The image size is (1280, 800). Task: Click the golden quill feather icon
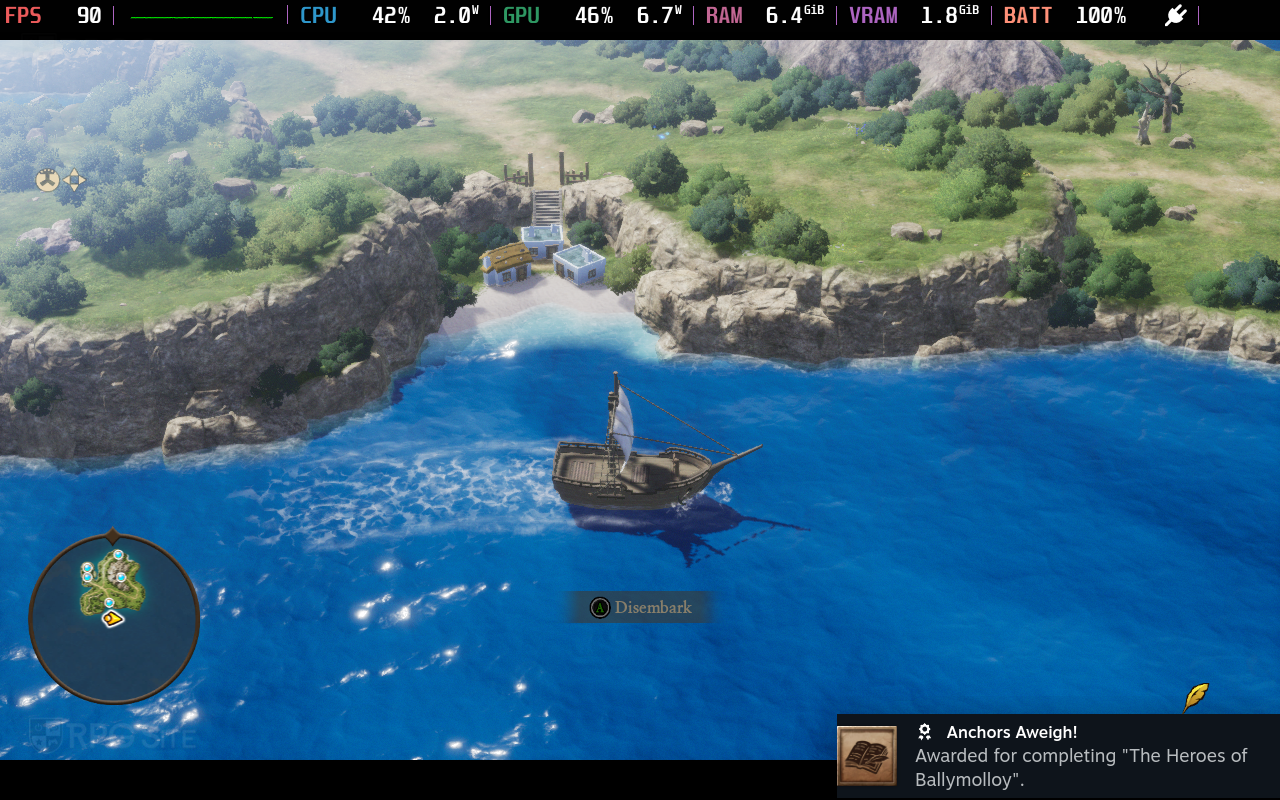(x=1196, y=697)
